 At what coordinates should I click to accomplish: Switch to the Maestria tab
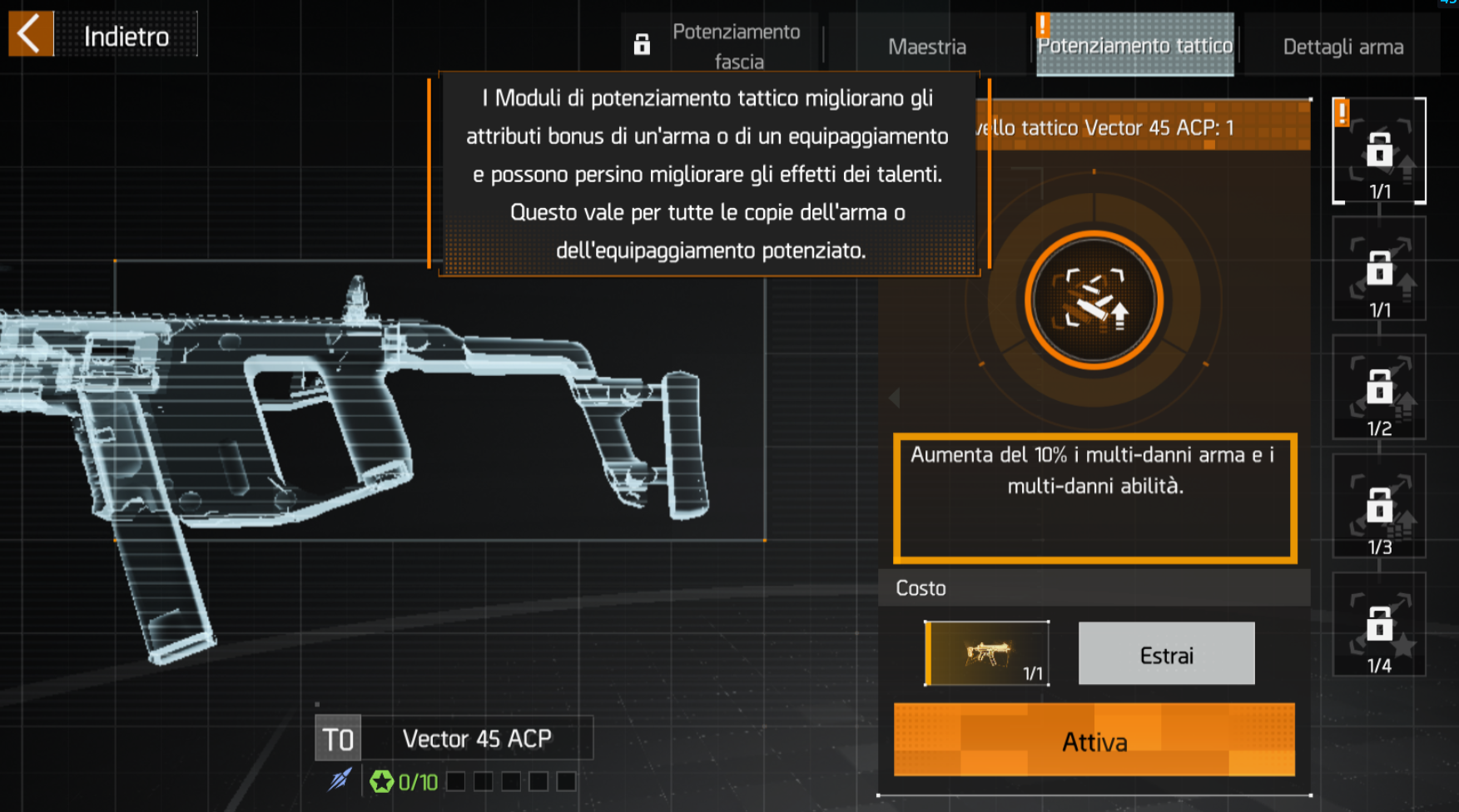(926, 47)
